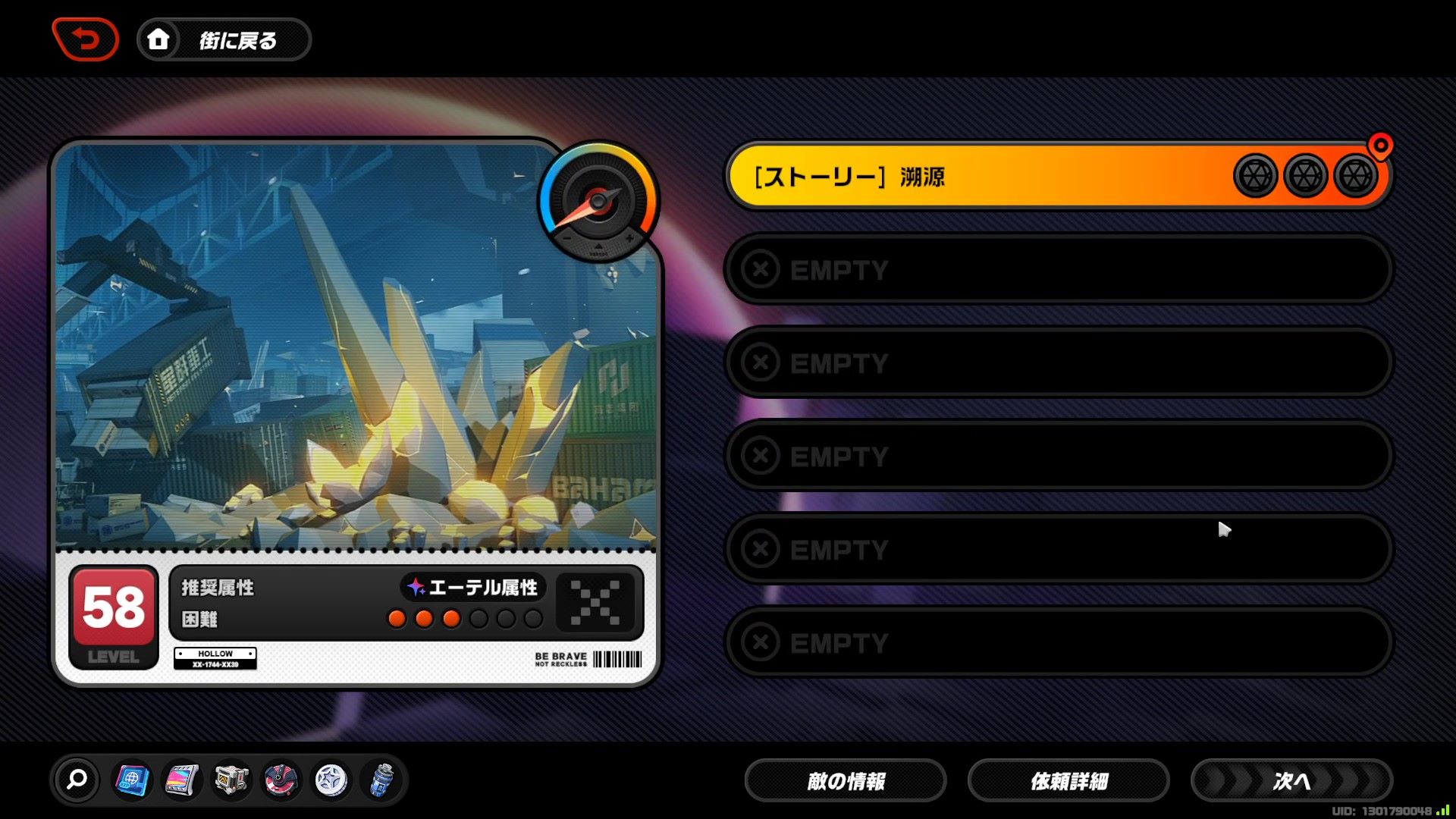This screenshot has height=819, width=1456.
Task: Select the last EMPTY mission slot
Action: [x=1058, y=642]
